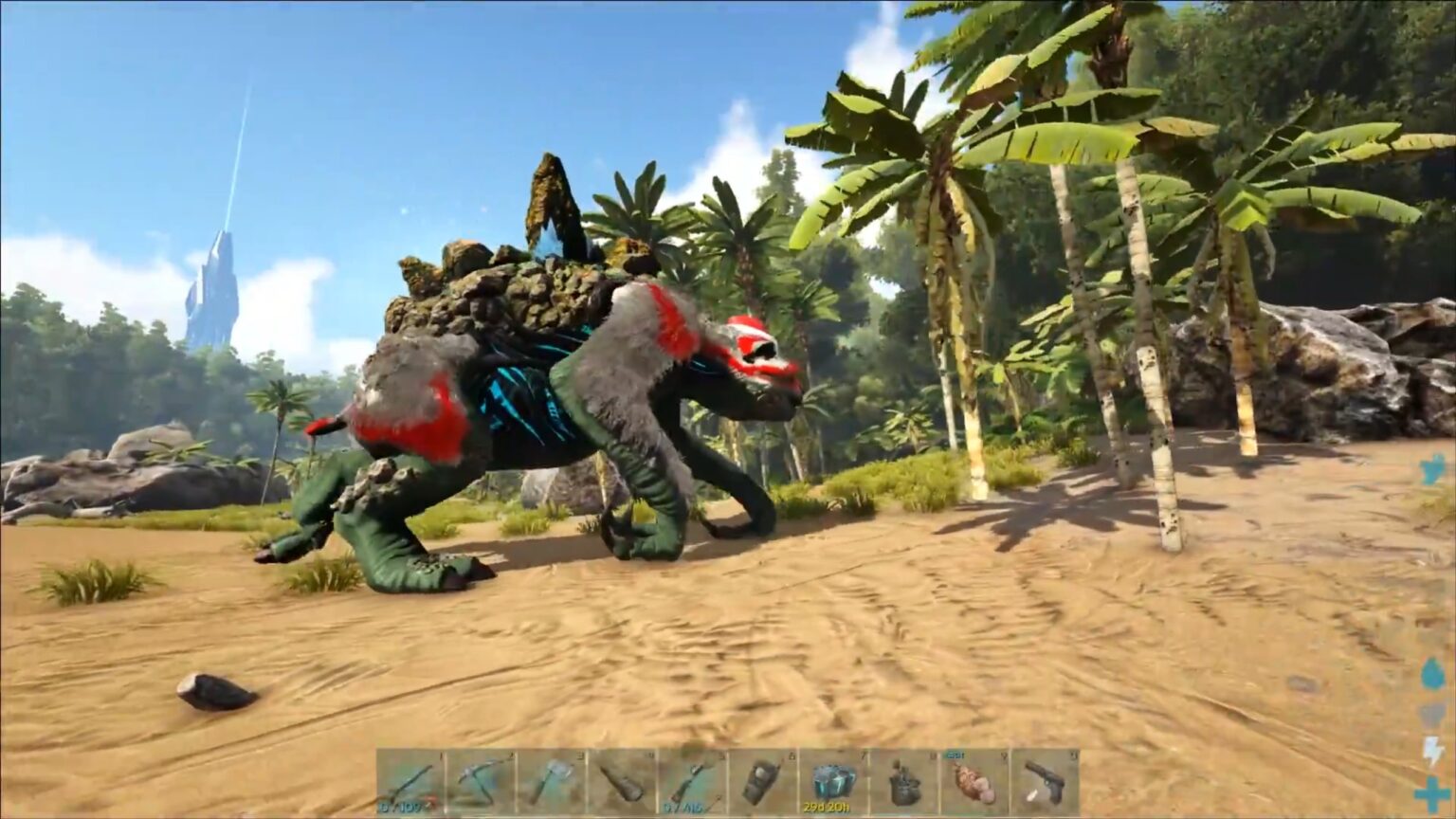Click the cryopod in hotbar slot 7

pos(832,782)
